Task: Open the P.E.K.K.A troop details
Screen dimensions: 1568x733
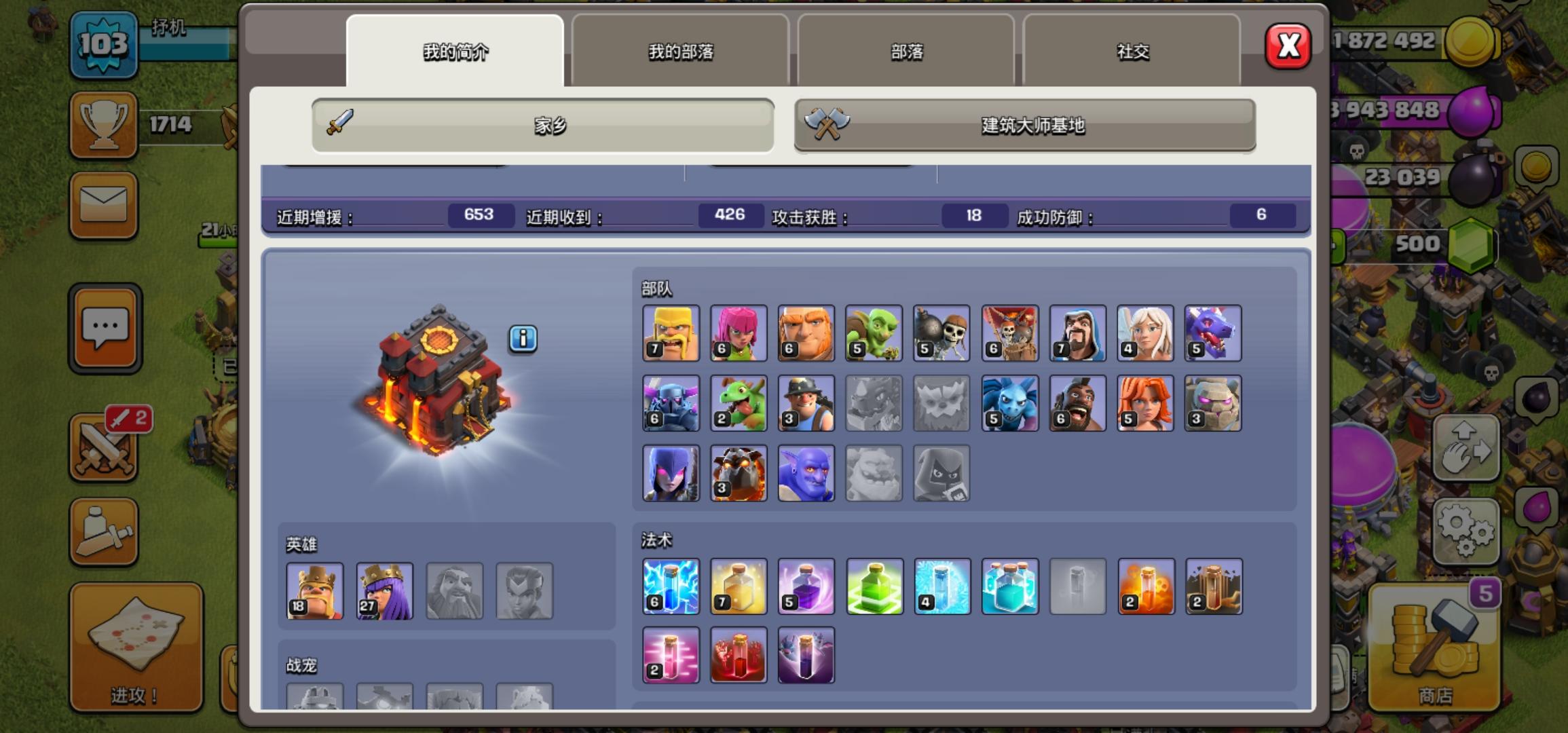Action: tap(671, 403)
